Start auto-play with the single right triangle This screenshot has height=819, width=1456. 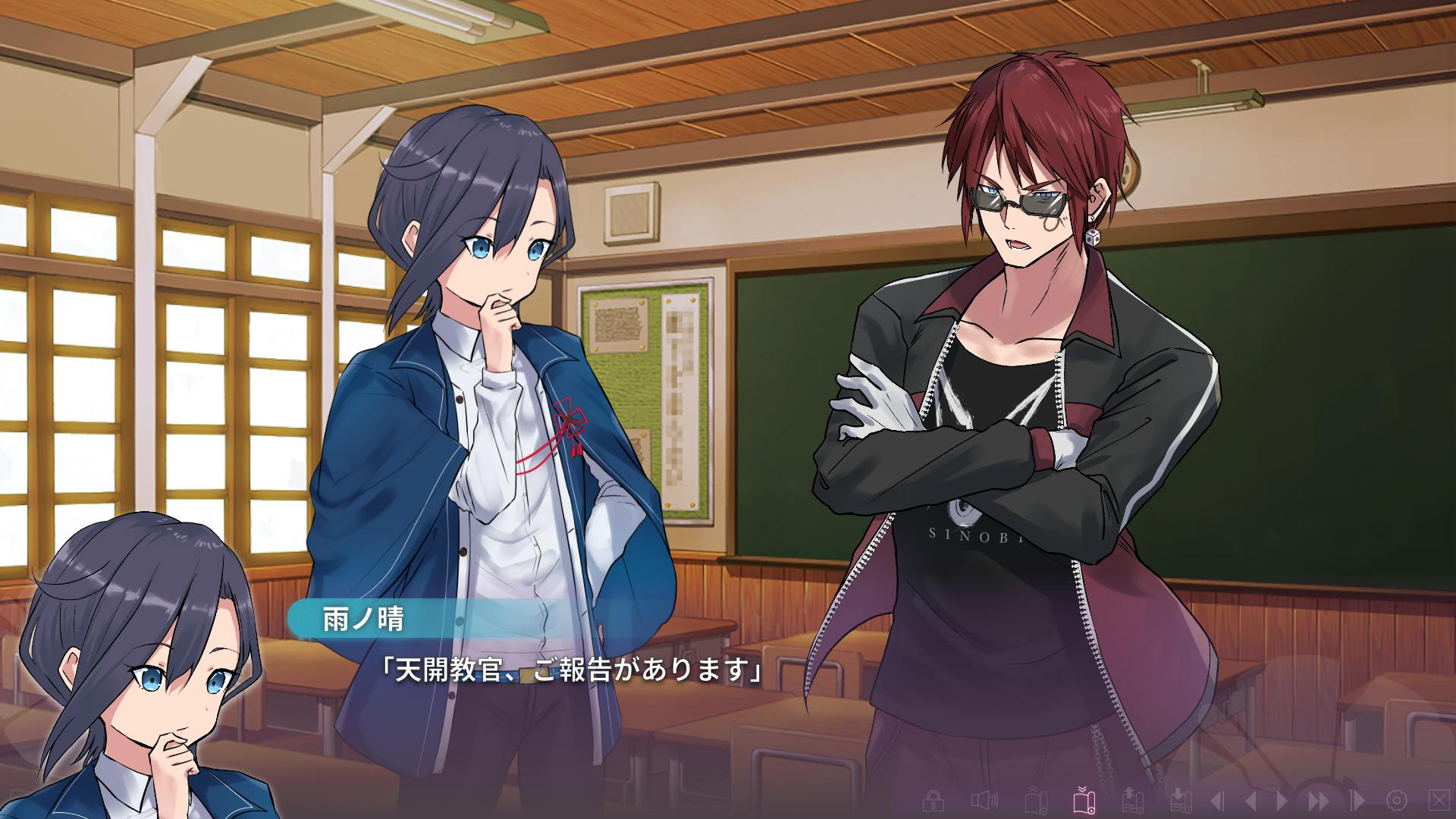1283,800
